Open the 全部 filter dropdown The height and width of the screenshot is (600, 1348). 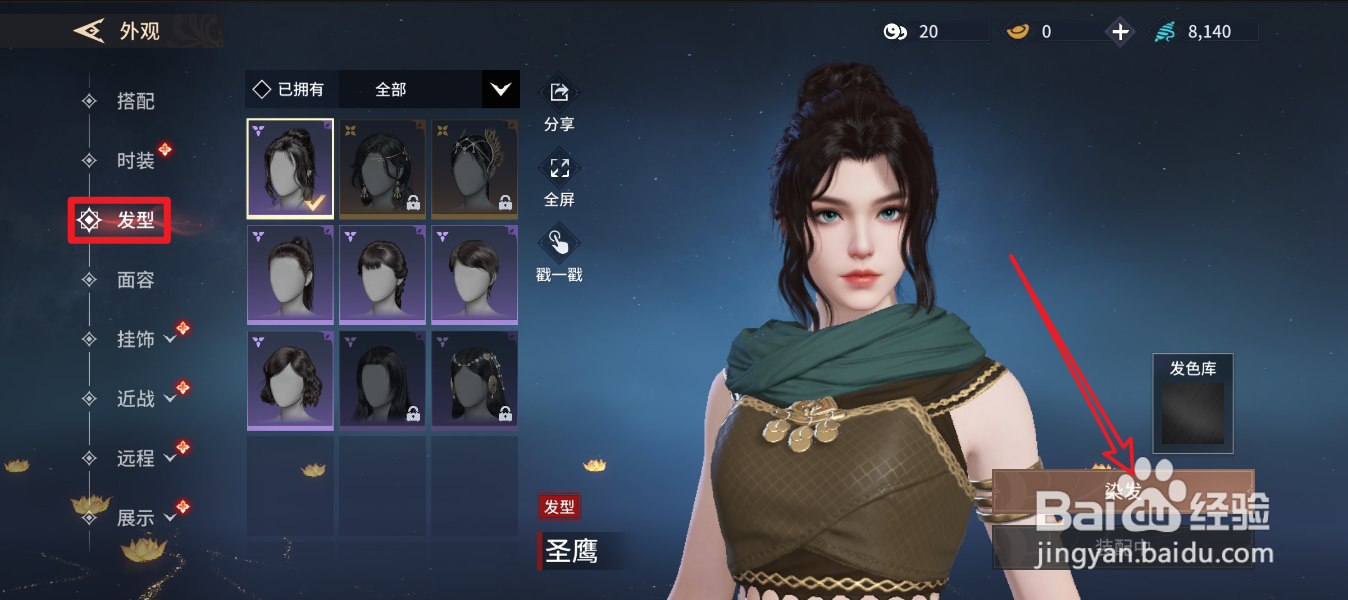tap(500, 89)
